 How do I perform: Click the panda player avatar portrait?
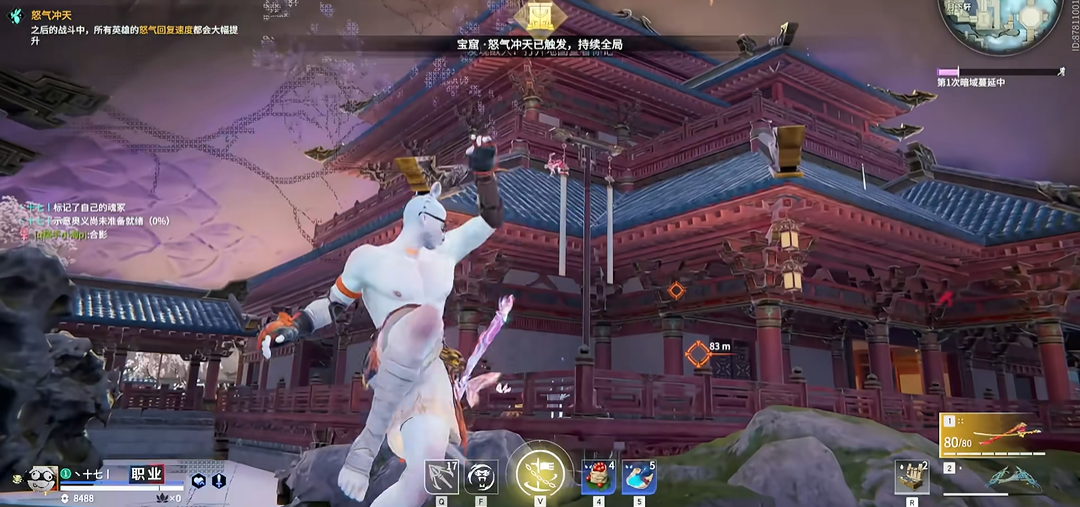tap(40, 479)
